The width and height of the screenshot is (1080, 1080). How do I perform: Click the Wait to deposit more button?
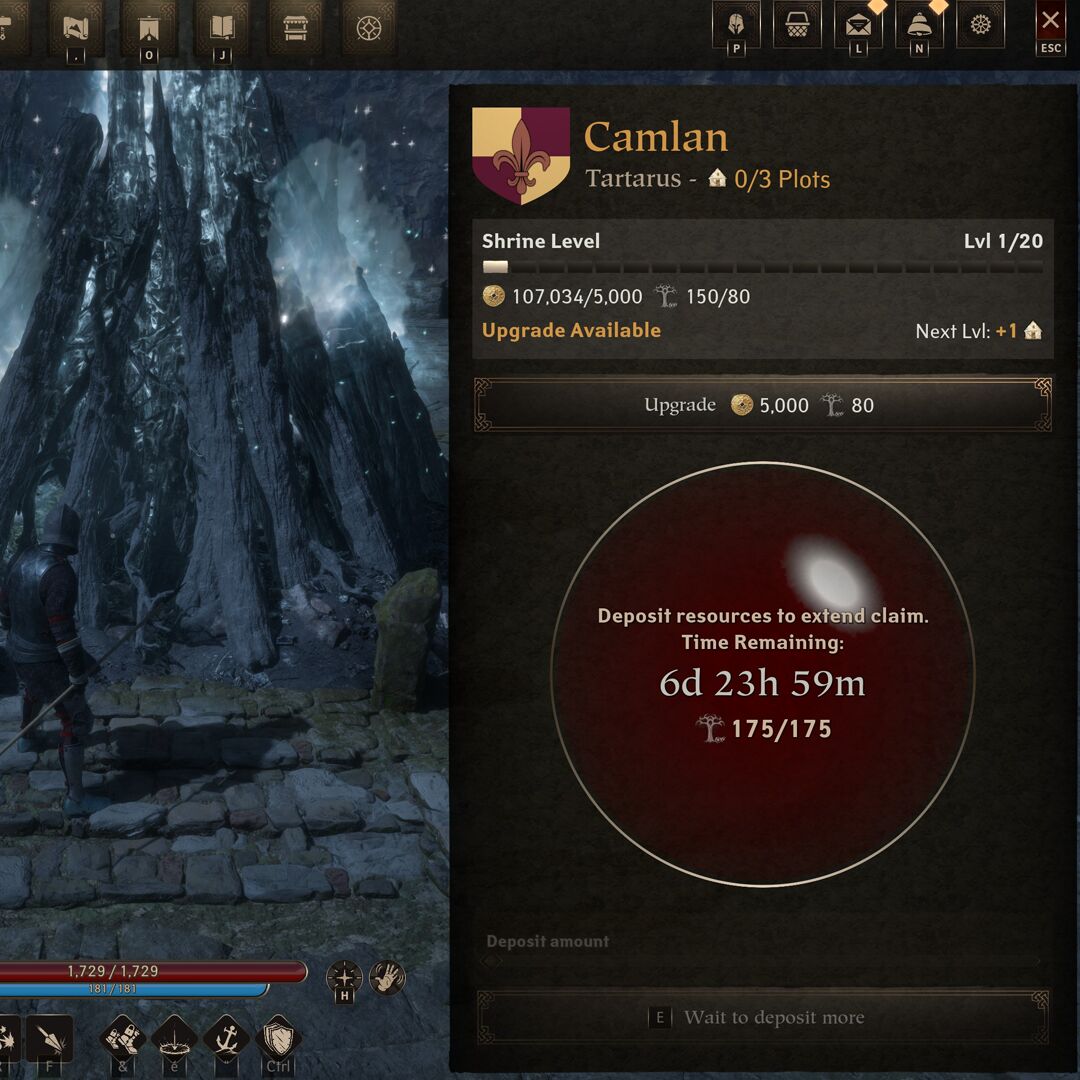pyautogui.click(x=762, y=1018)
